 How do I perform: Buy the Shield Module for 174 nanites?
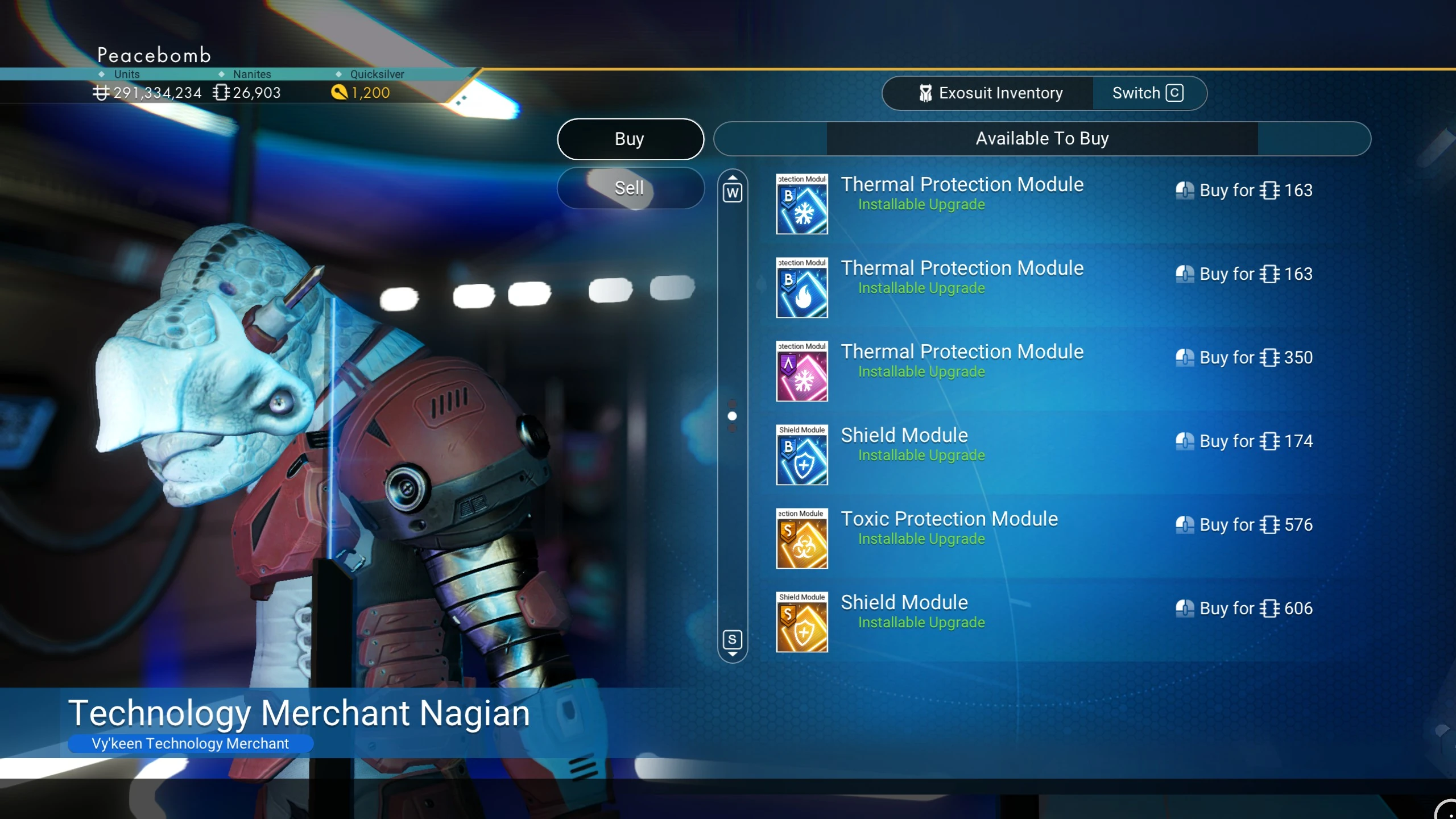[1244, 441]
